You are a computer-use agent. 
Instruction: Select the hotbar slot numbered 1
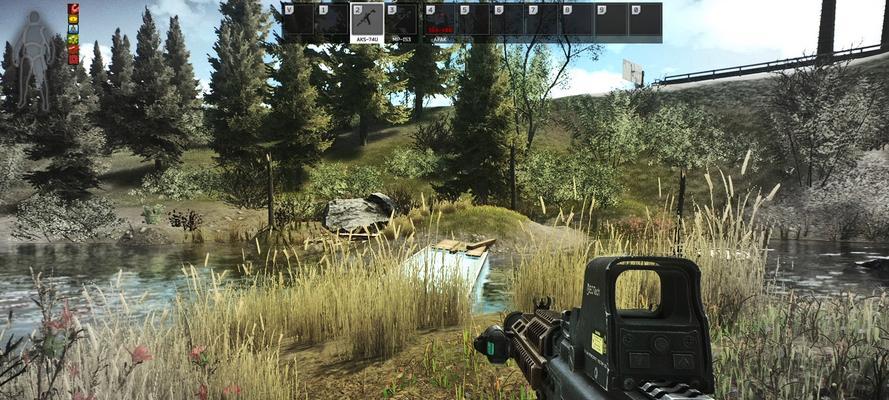pyautogui.click(x=331, y=21)
